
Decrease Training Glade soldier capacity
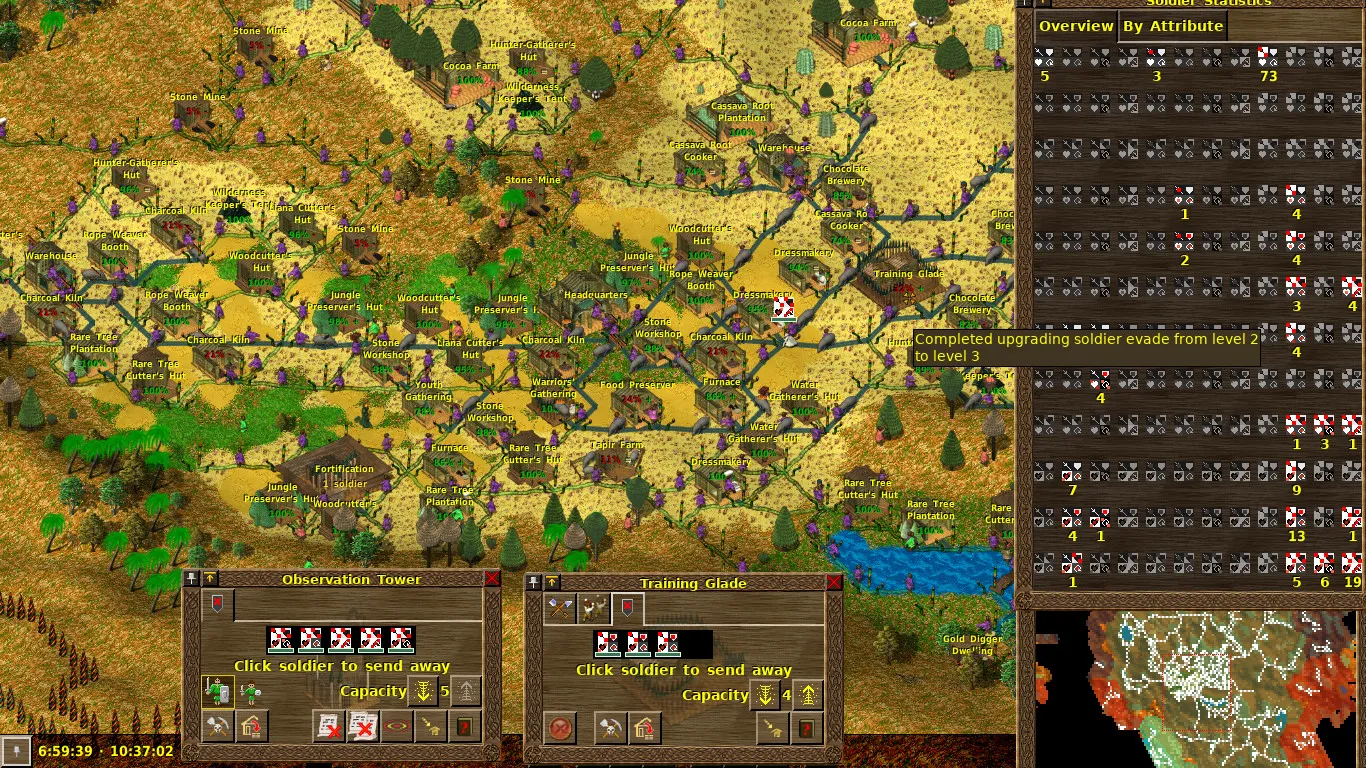(765, 695)
